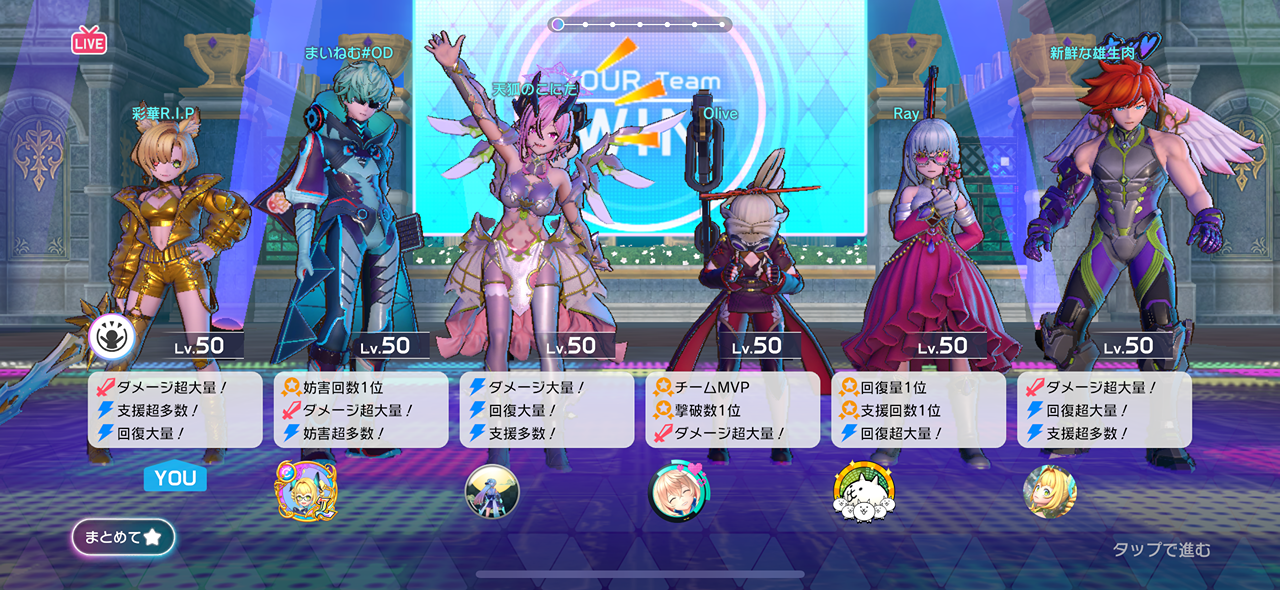1280x590 pixels.
Task: Tap the まとめて star button
Action: (123, 537)
